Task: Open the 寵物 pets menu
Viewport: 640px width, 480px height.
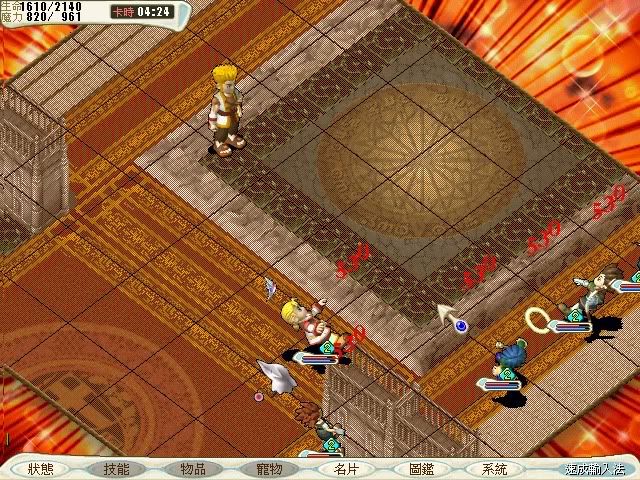Action: click(x=269, y=468)
